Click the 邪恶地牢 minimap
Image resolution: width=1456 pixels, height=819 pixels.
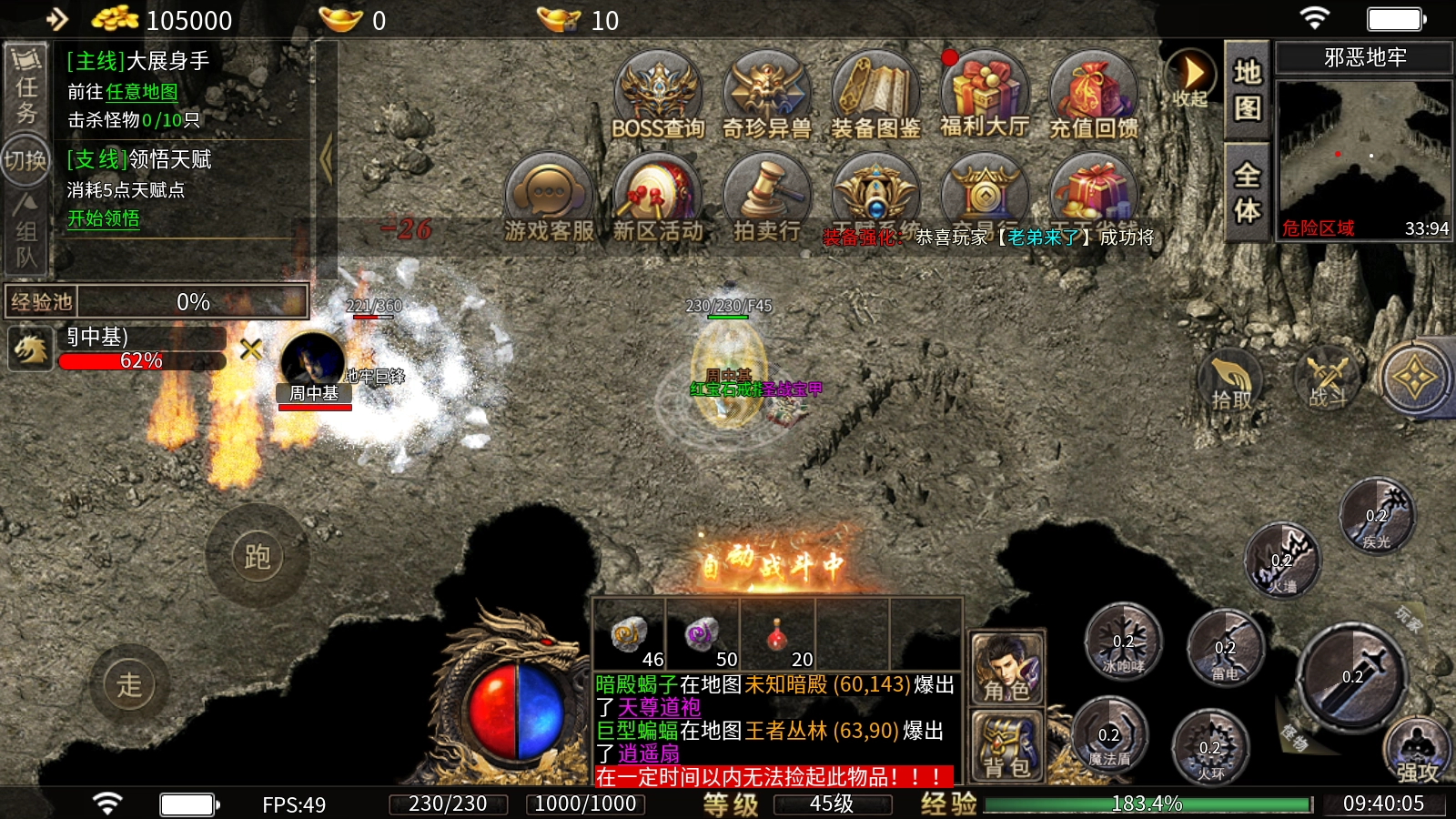(x=1363, y=159)
